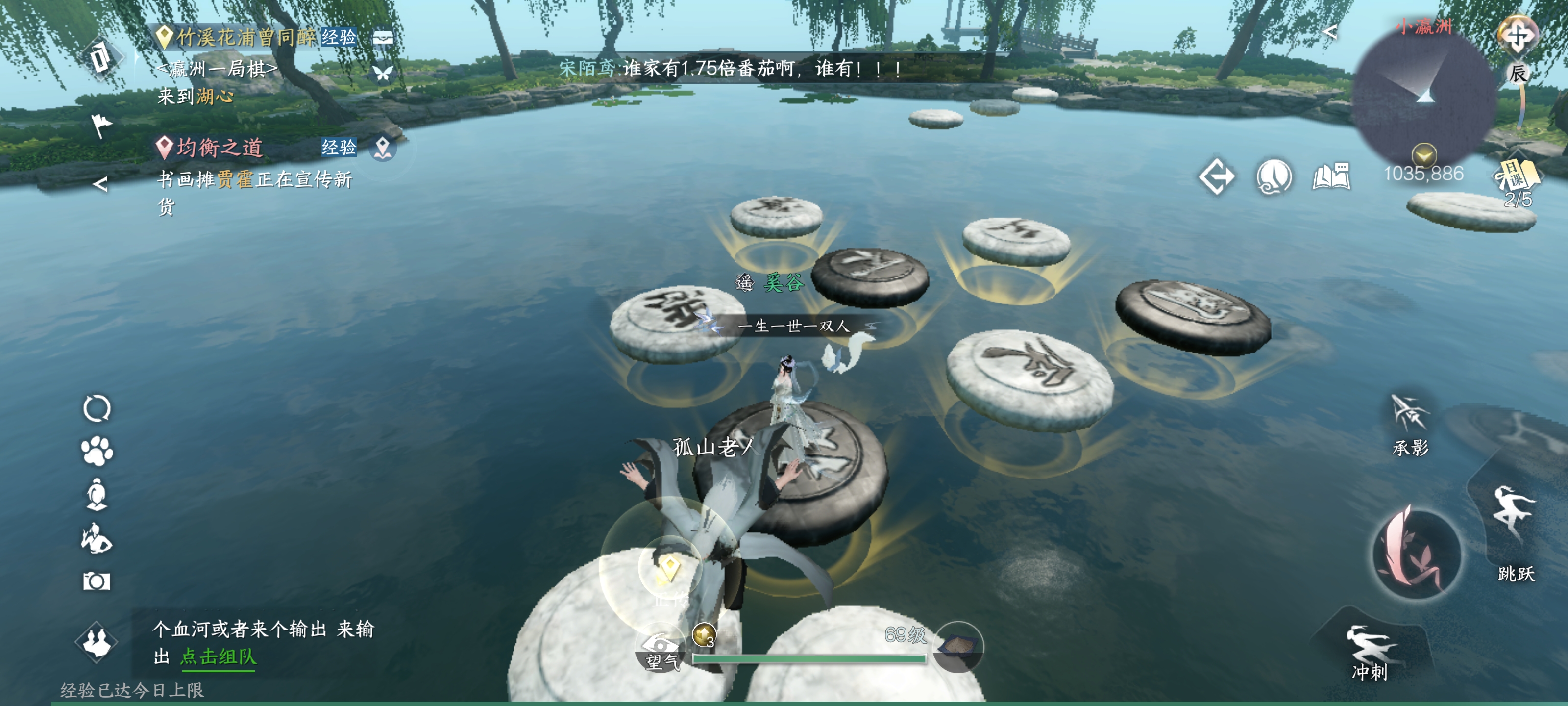Image resolution: width=1568 pixels, height=706 pixels.
Task: Collapse the quest panel with left arrow
Action: click(100, 184)
